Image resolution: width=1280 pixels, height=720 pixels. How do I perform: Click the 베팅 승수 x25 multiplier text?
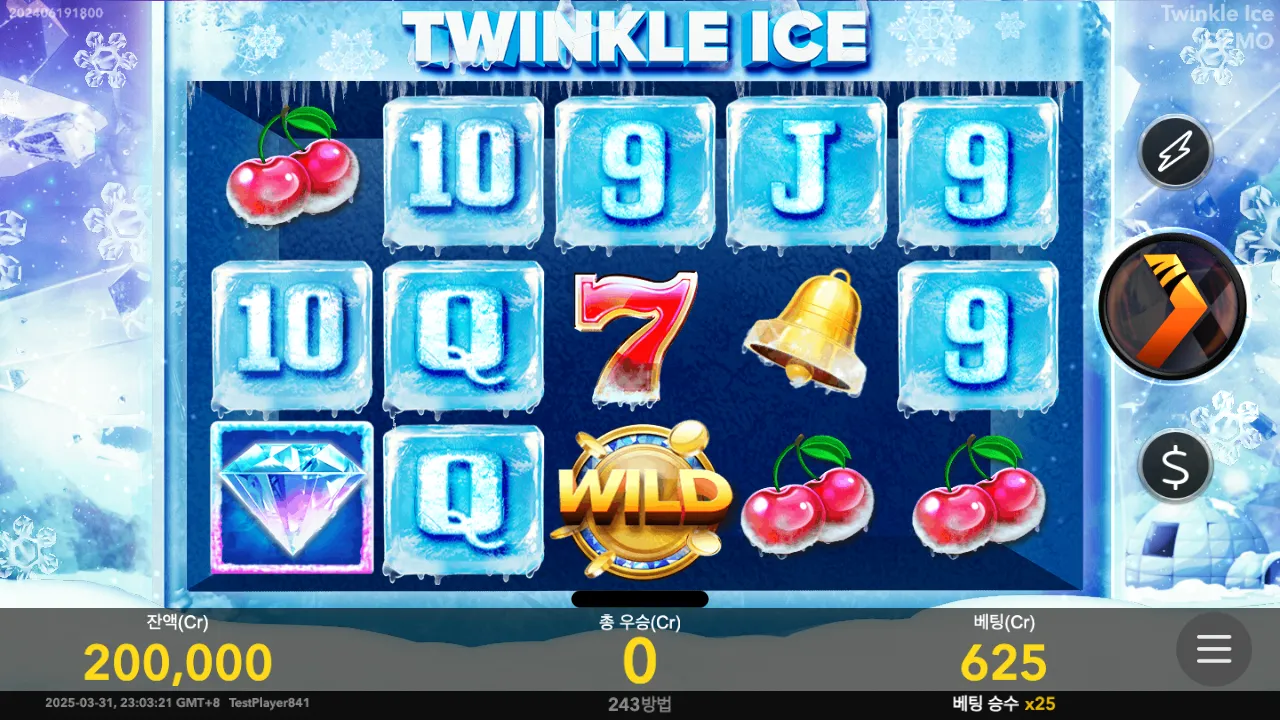click(1003, 703)
